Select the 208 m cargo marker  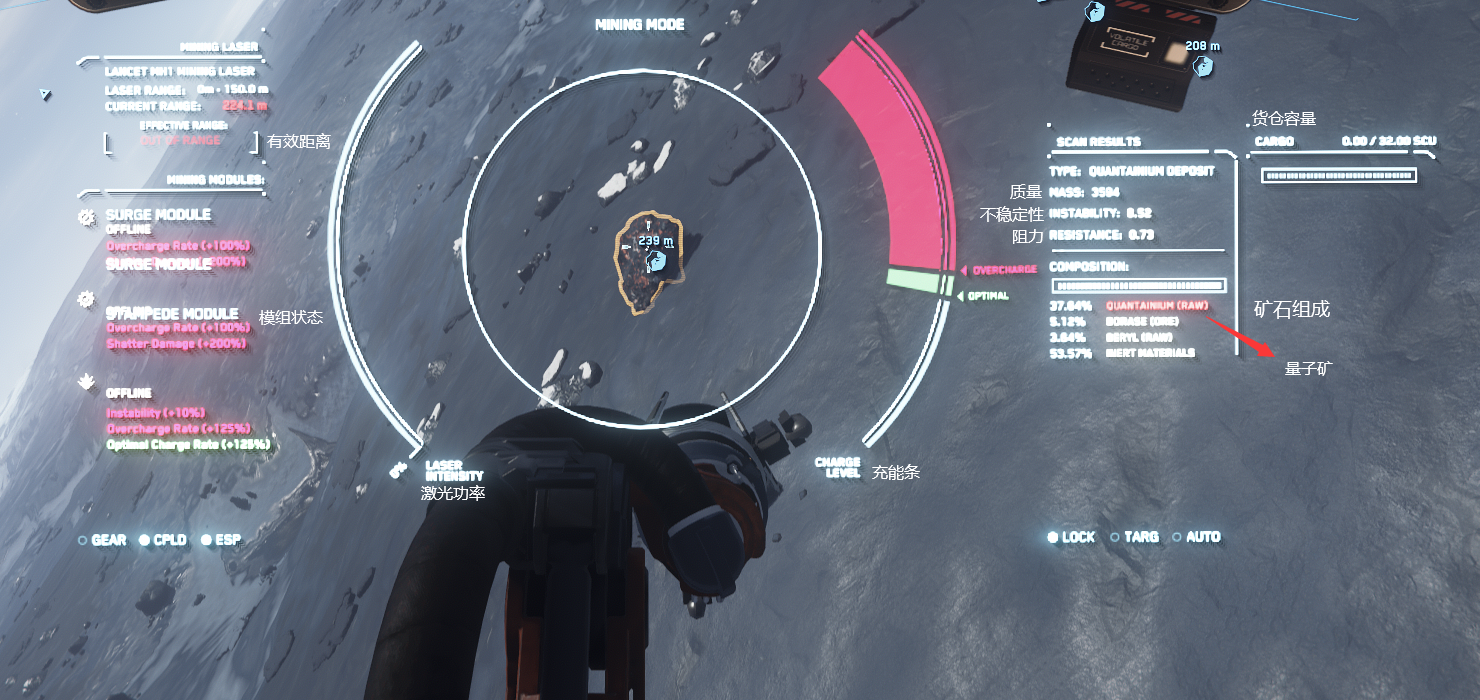tap(1205, 66)
